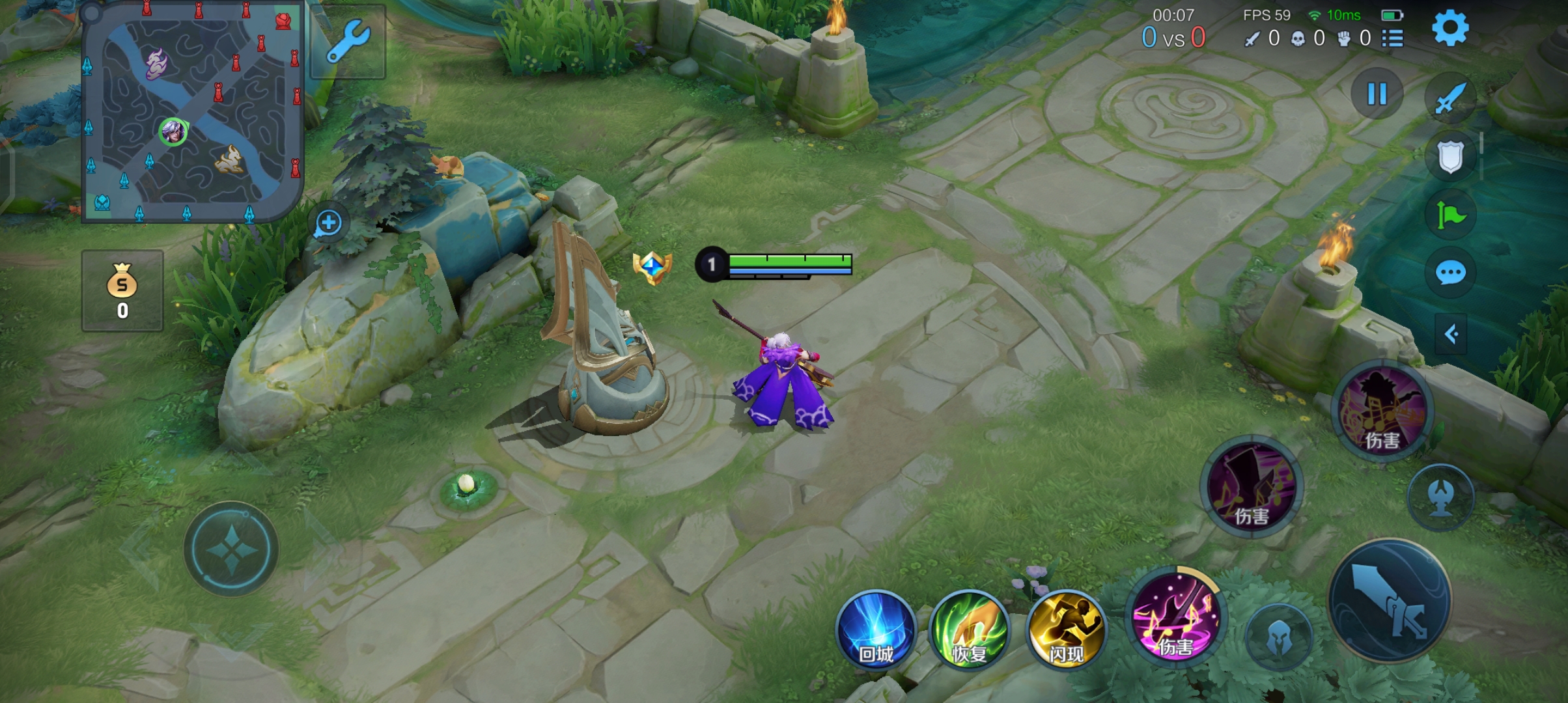This screenshot has width=1568, height=703.
Task: Click the blue wrench tool button
Action: pyautogui.click(x=348, y=41)
